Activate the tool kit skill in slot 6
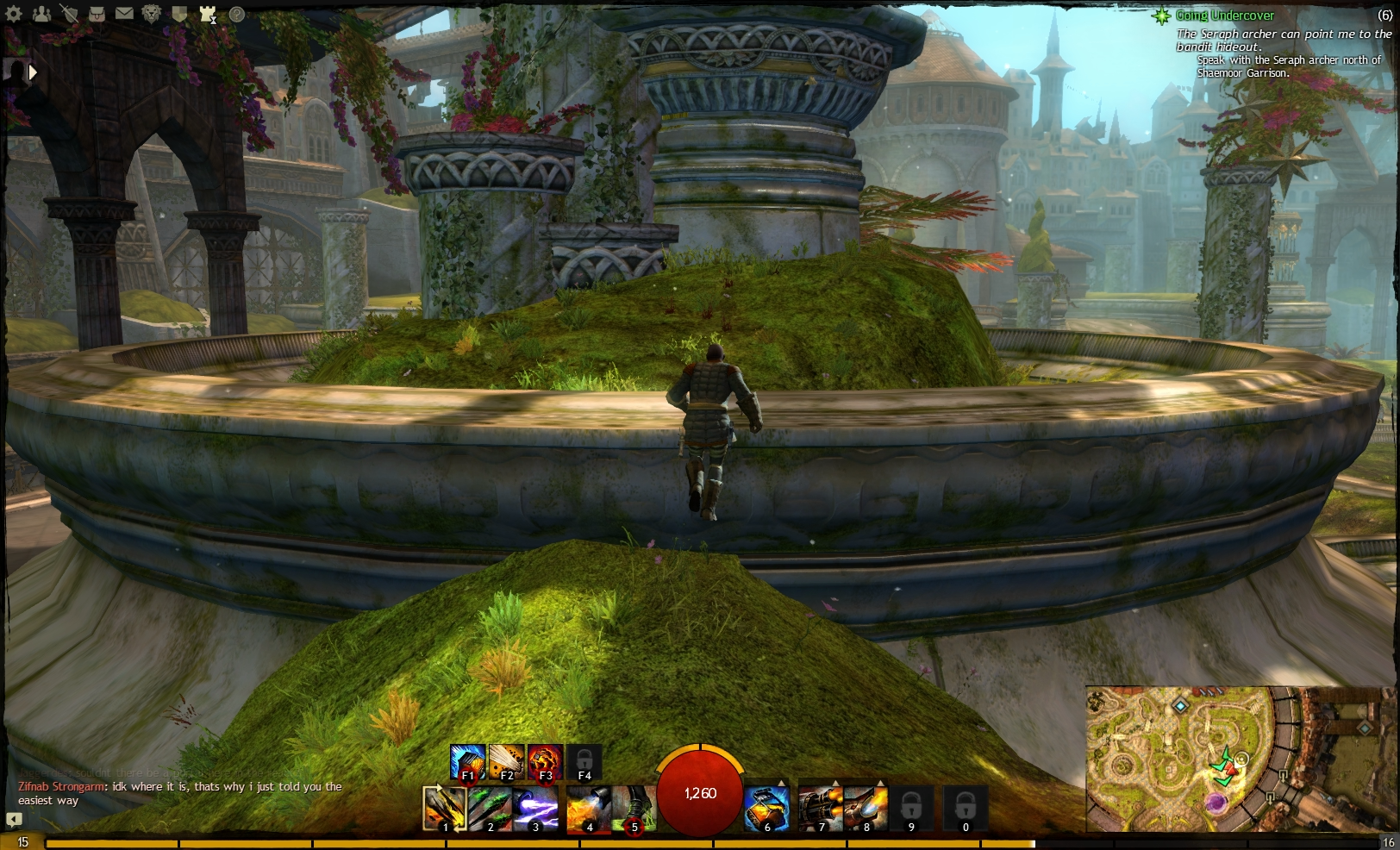Viewport: 1400px width, 850px height. tap(766, 809)
